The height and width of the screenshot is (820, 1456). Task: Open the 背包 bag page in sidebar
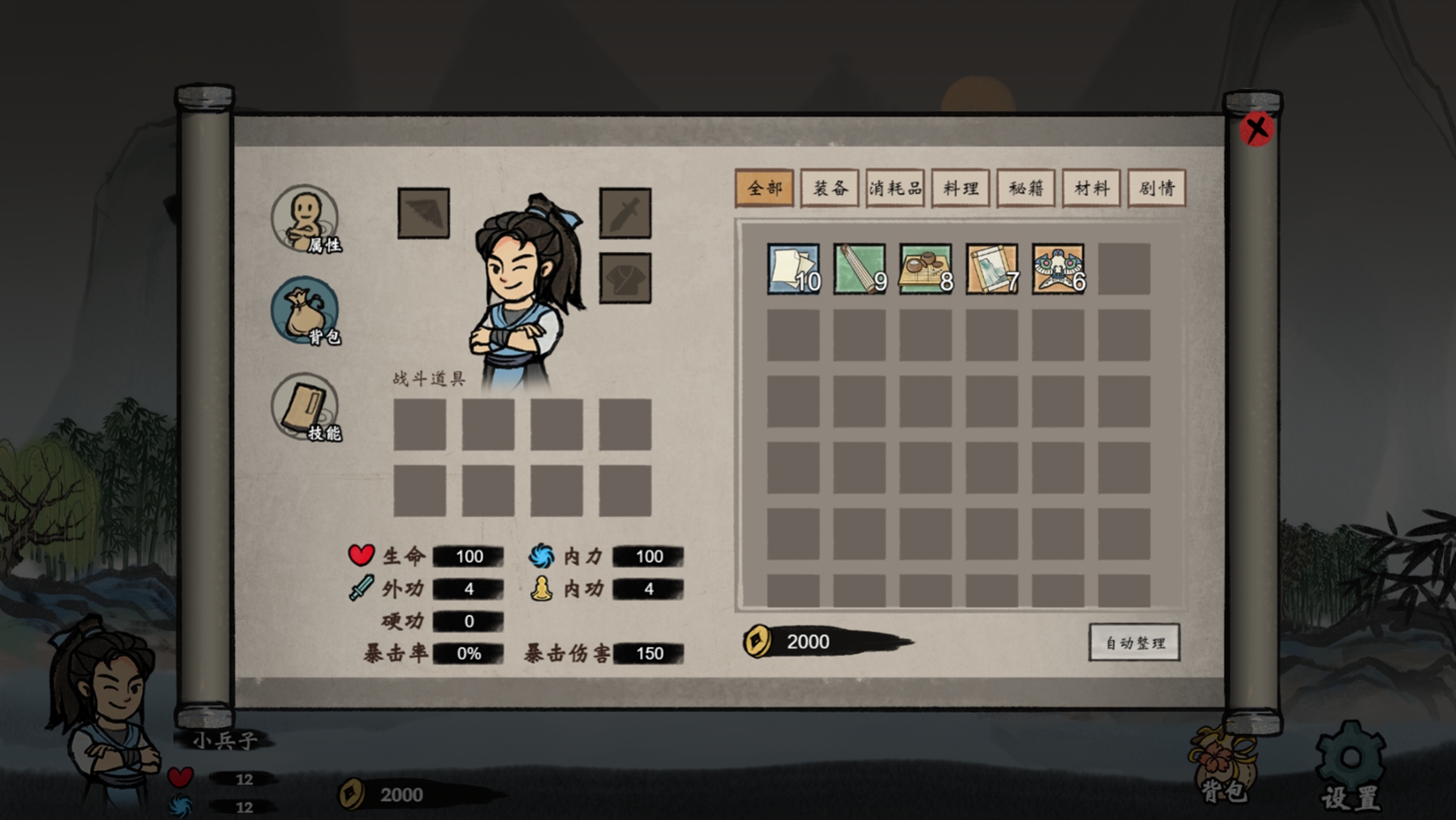[x=306, y=310]
